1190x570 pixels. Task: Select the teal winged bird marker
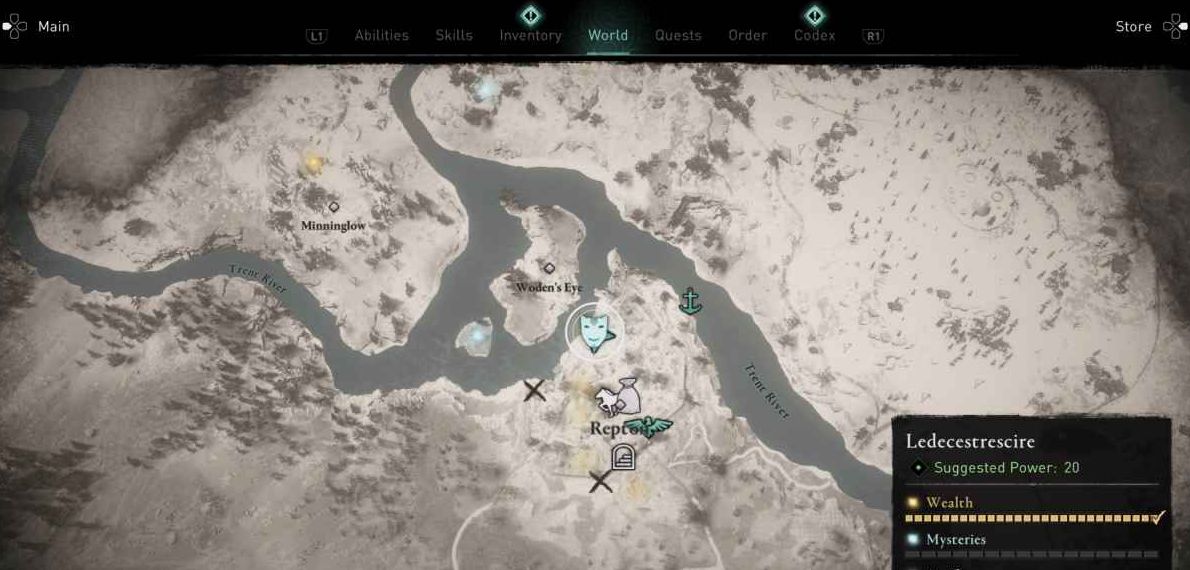coord(654,427)
